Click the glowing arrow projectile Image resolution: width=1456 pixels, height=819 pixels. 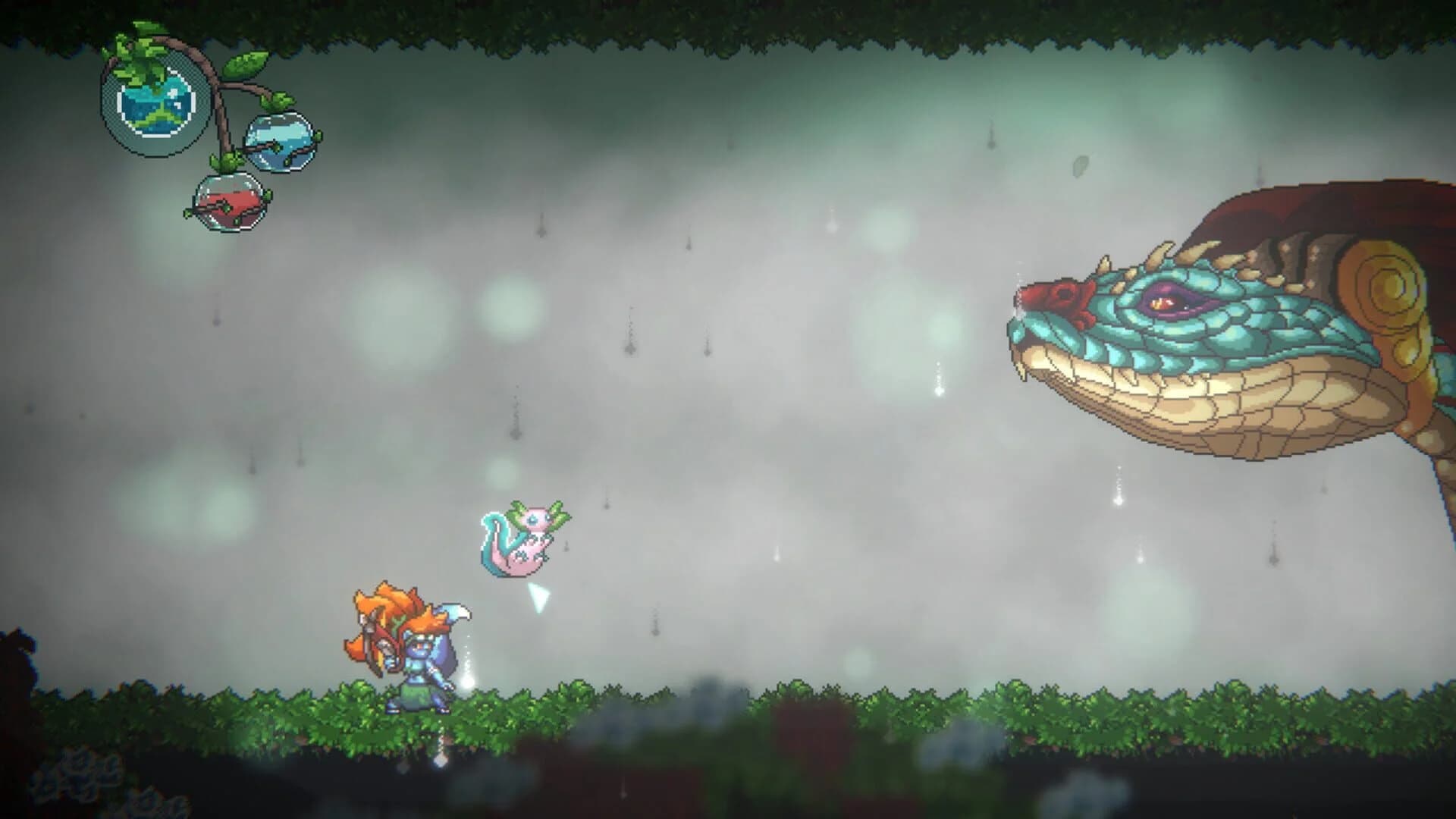(x=540, y=599)
